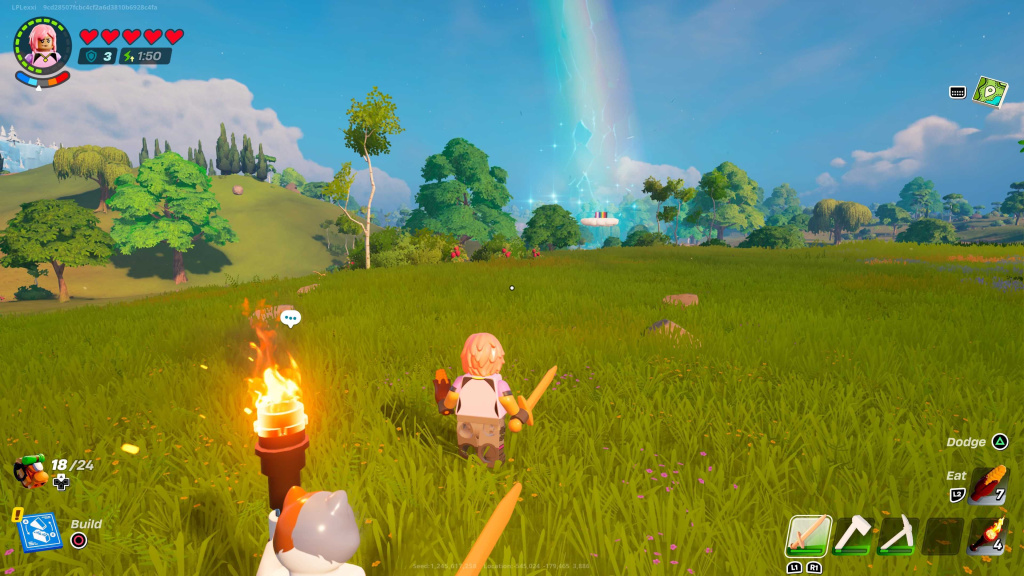Select the axe hotbar slot

pos(852,536)
